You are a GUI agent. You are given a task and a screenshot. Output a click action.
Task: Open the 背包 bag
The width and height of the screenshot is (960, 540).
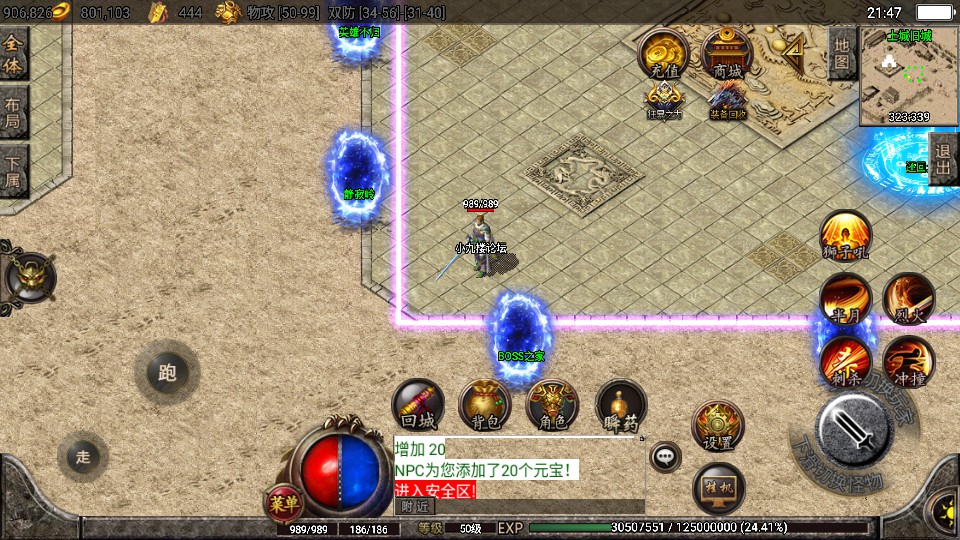coord(484,405)
